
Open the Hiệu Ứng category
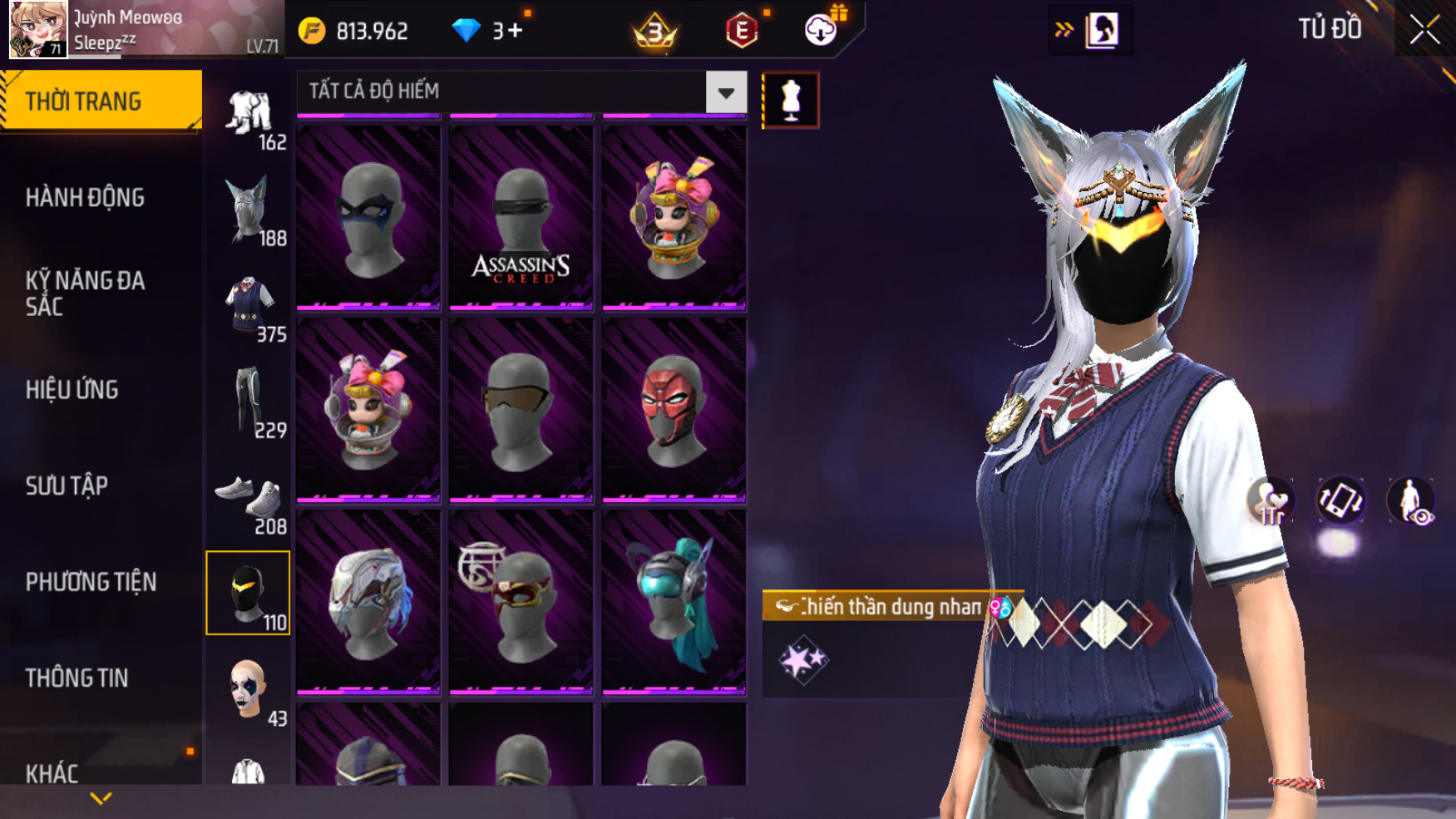point(72,390)
